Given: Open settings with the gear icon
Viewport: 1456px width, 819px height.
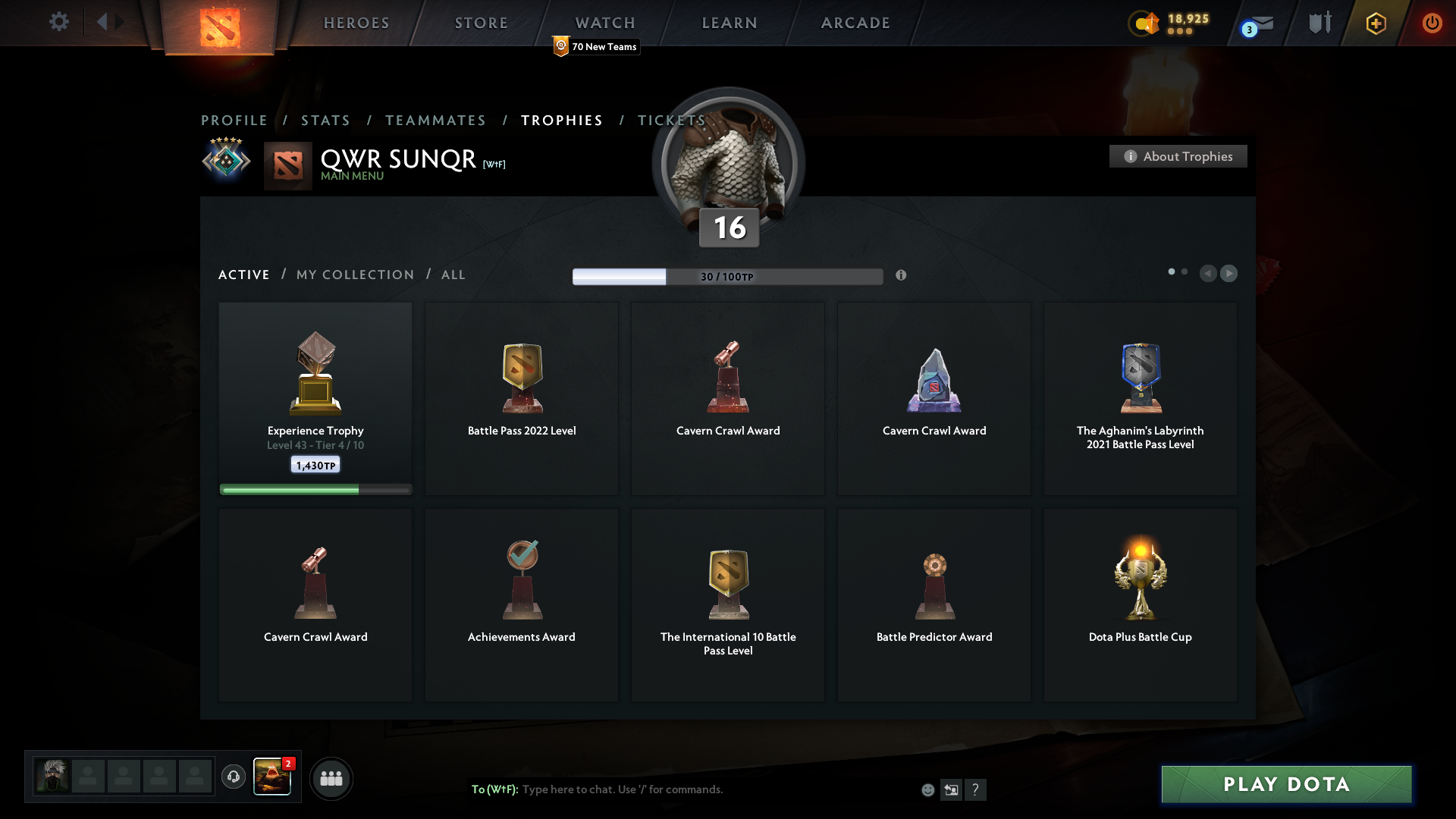Looking at the screenshot, I should click(x=59, y=23).
